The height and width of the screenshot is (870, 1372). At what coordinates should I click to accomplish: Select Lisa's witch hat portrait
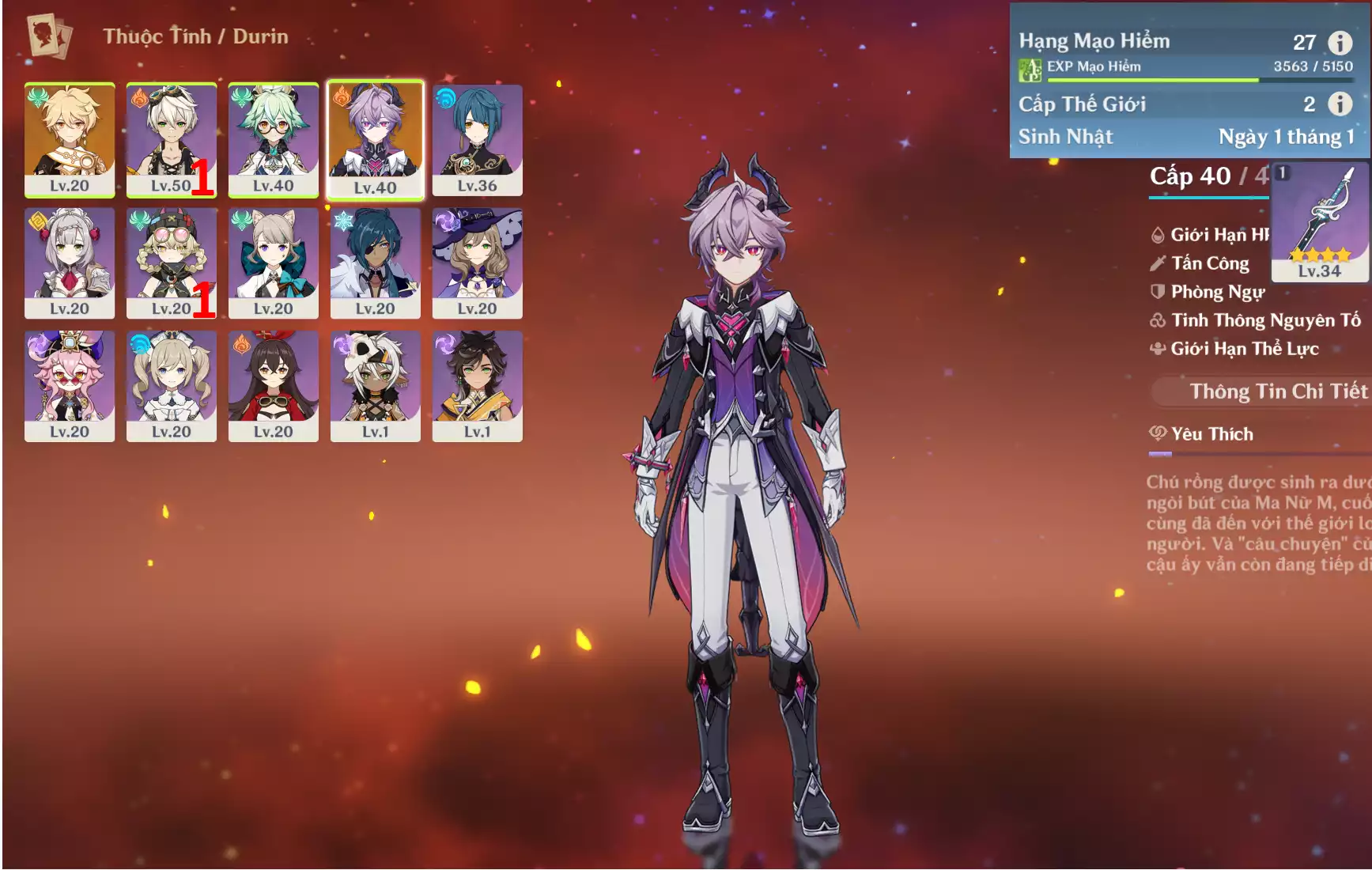477,263
